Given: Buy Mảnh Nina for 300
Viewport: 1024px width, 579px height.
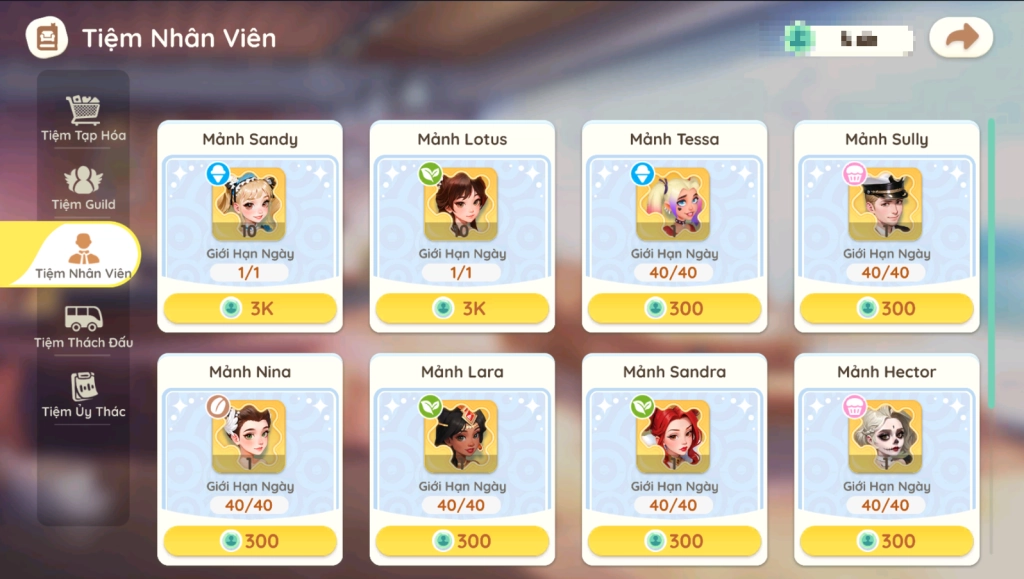Looking at the screenshot, I should pos(250,541).
